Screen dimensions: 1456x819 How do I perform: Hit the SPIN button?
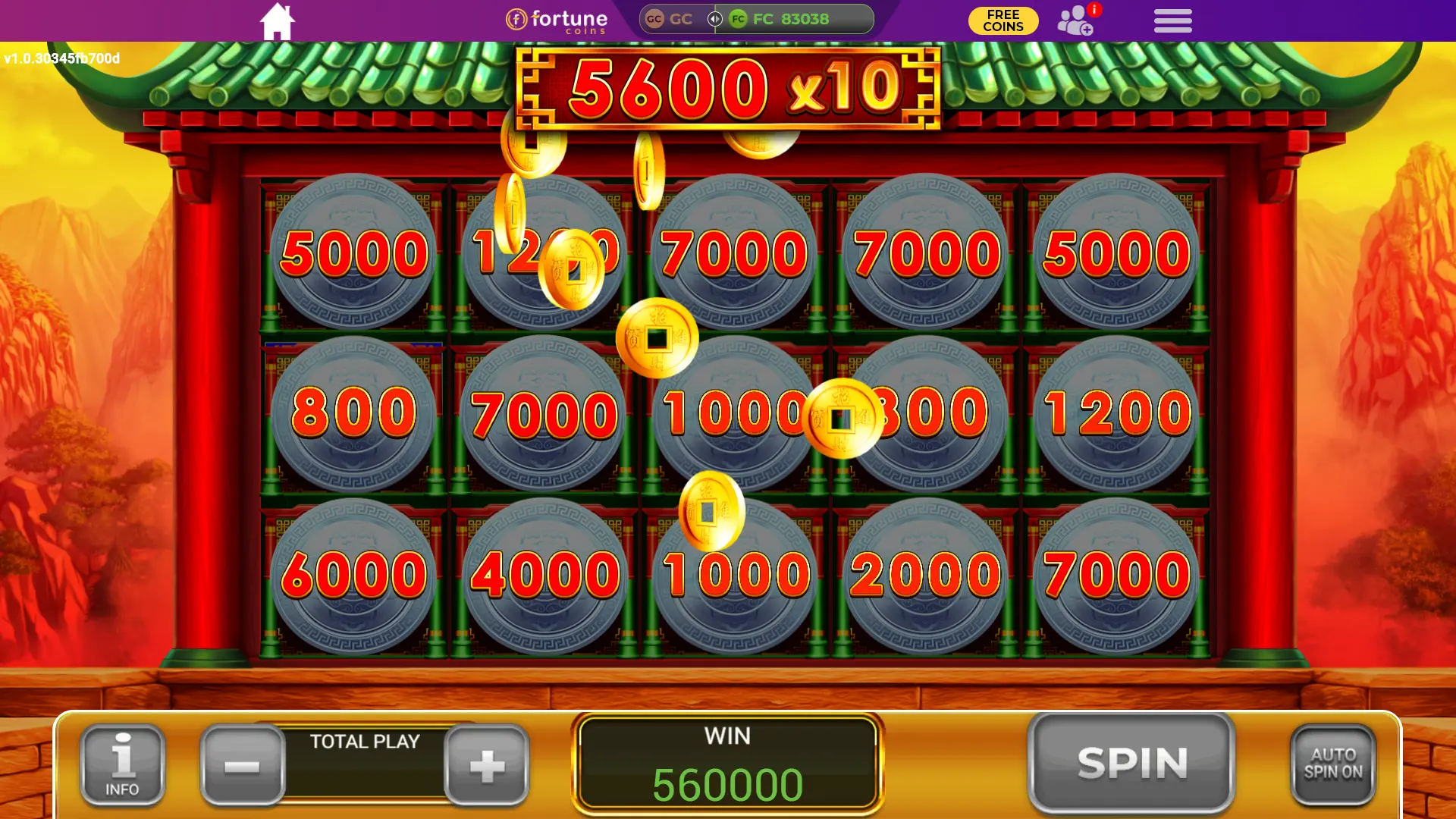(x=1131, y=763)
